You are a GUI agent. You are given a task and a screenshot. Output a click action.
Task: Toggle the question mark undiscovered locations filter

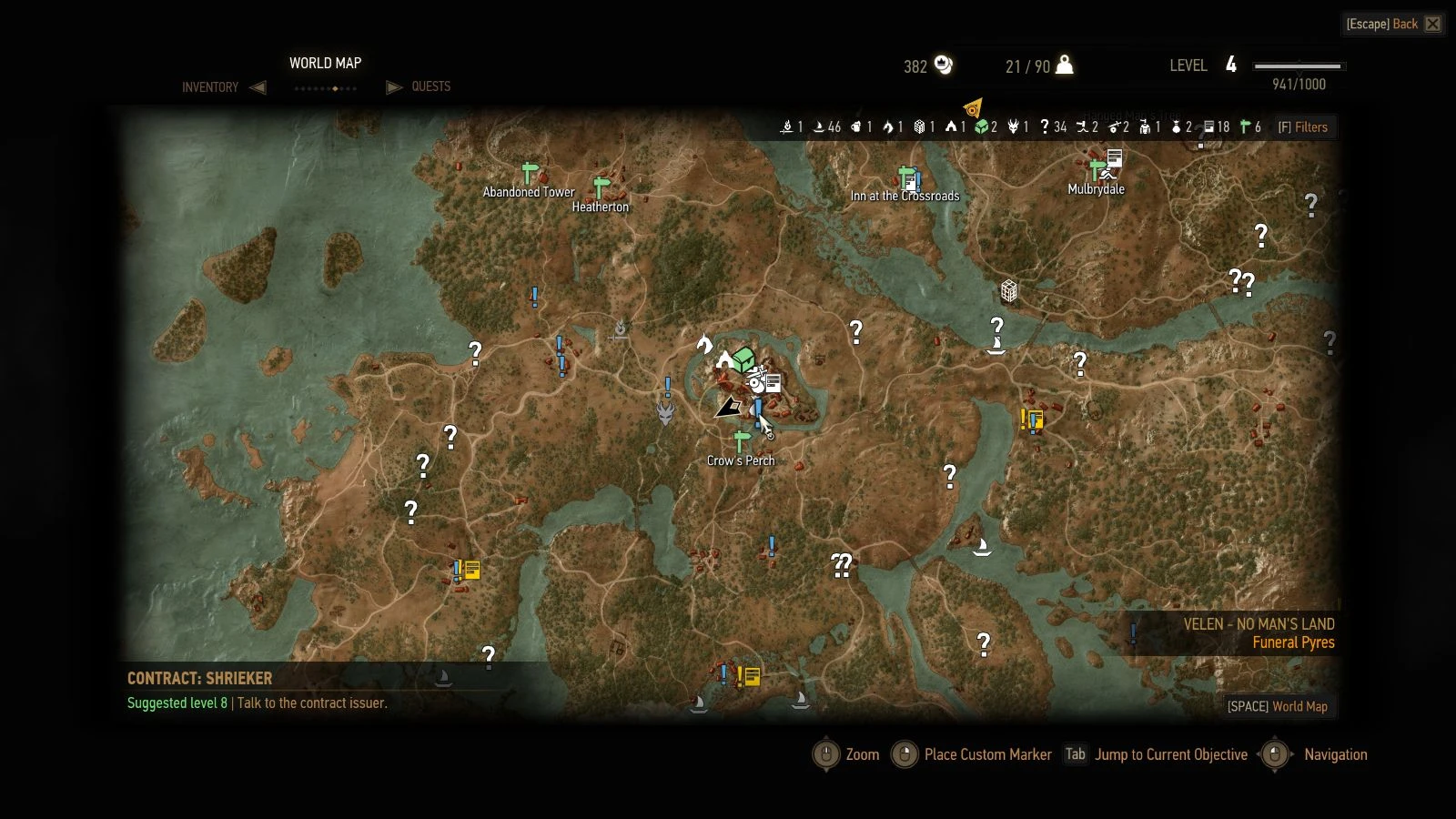[1045, 127]
